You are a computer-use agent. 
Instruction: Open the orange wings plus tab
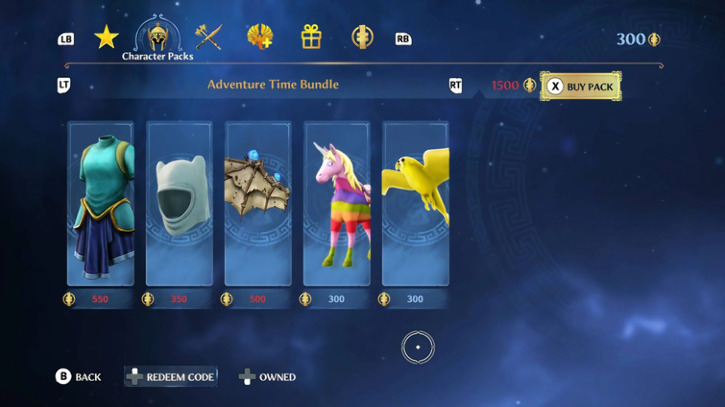260,38
